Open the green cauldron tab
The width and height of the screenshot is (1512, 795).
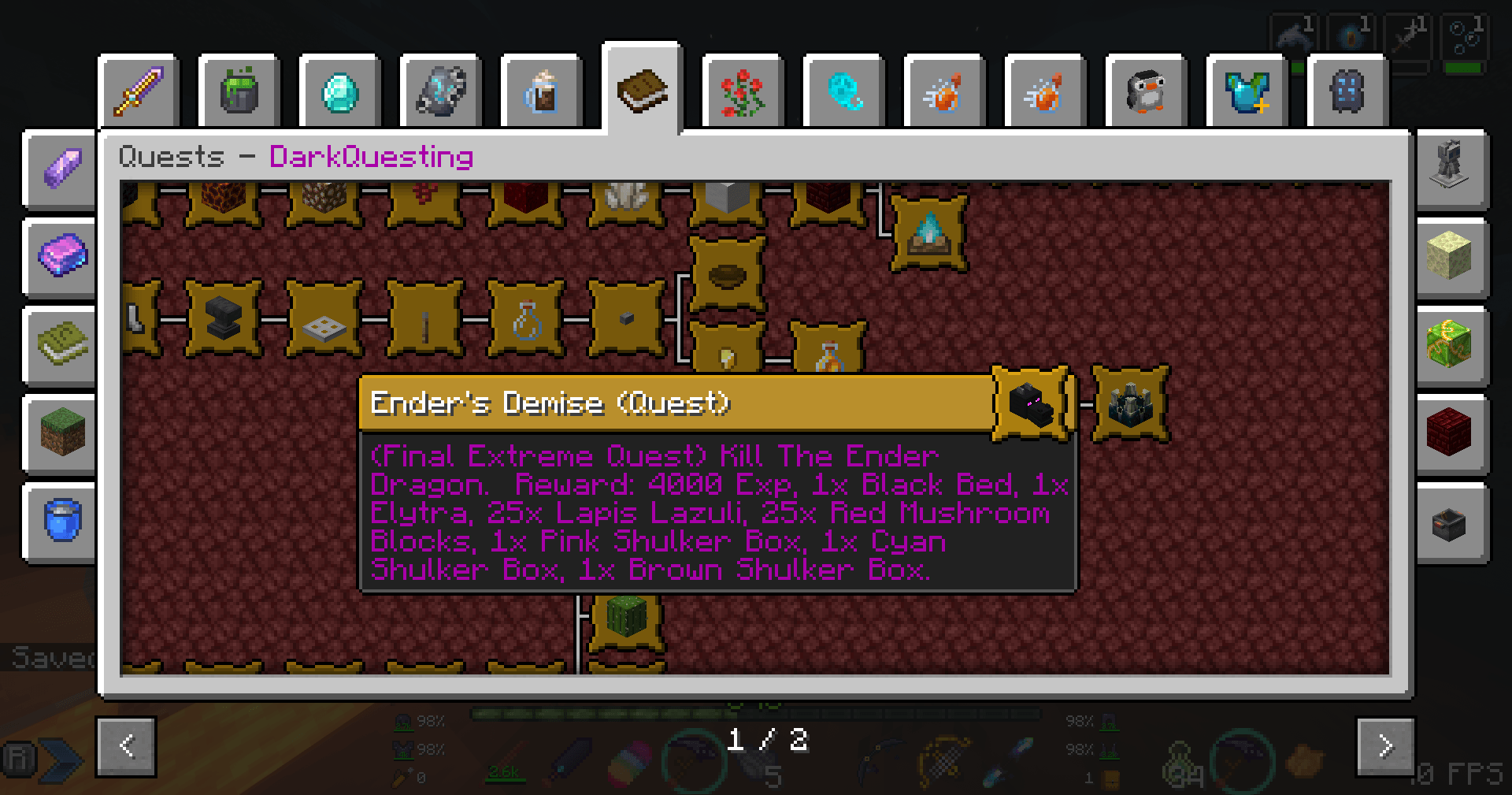[239, 91]
